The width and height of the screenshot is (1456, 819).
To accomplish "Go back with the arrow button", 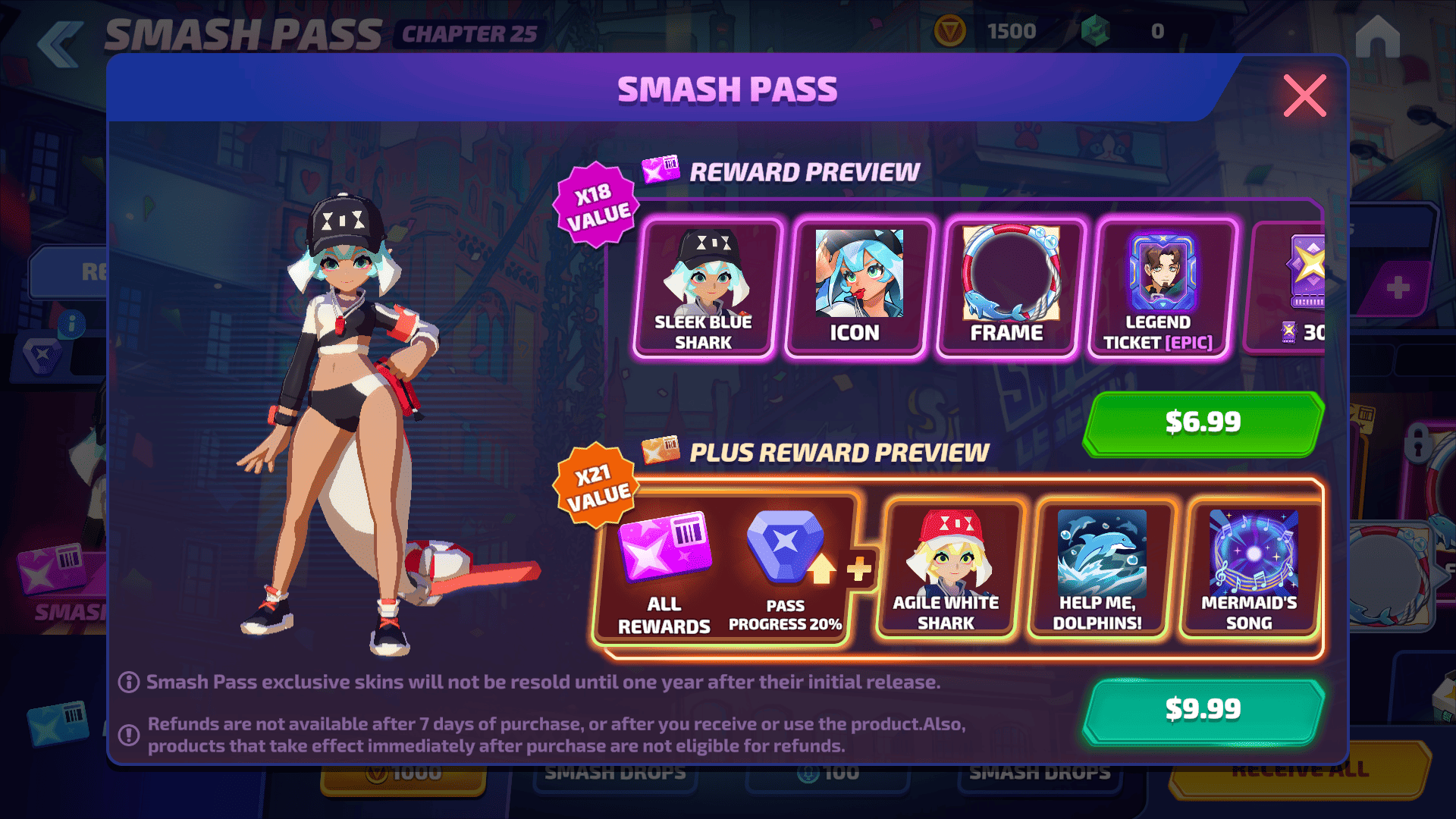I will point(61,44).
